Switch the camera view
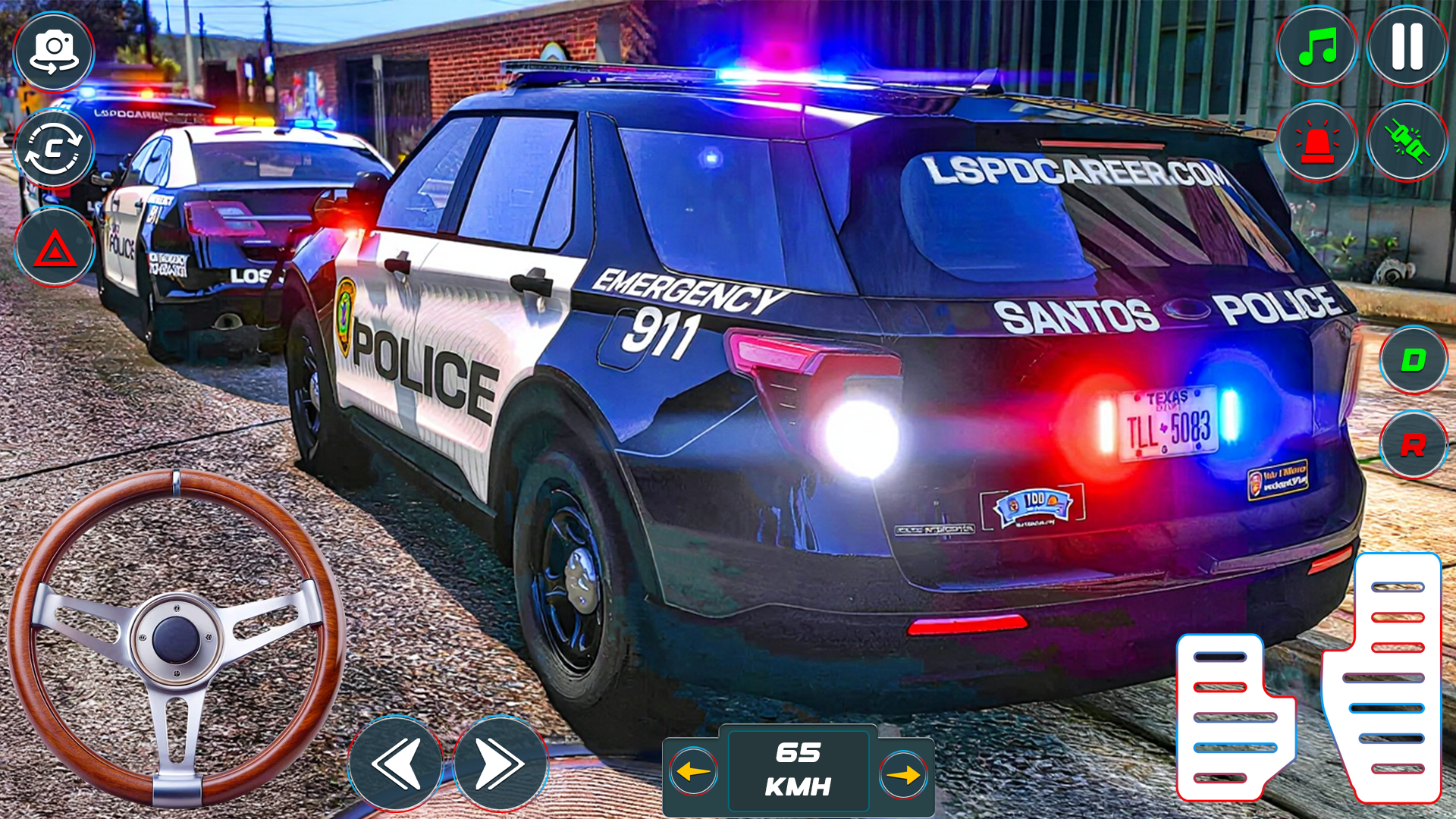This screenshot has width=1456, height=819. [x=54, y=53]
